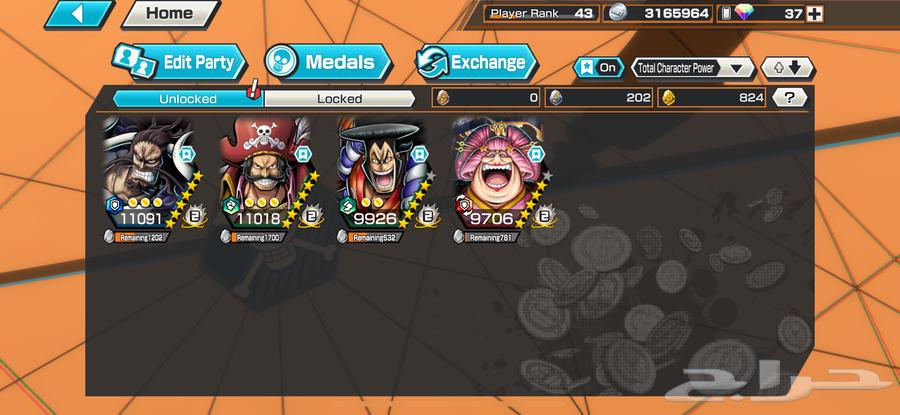Toggle the favorites filter On button
The image size is (900, 415).
(x=596, y=68)
